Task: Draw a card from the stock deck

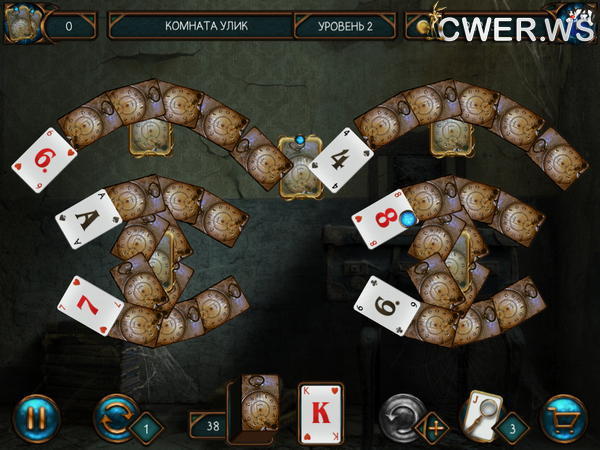Action: click(x=252, y=410)
